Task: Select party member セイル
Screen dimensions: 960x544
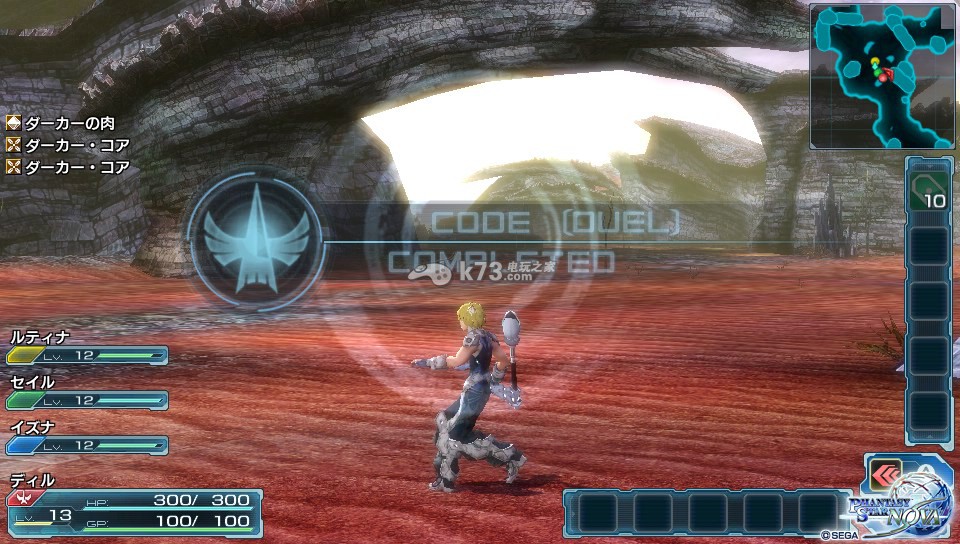Action: (x=87, y=392)
